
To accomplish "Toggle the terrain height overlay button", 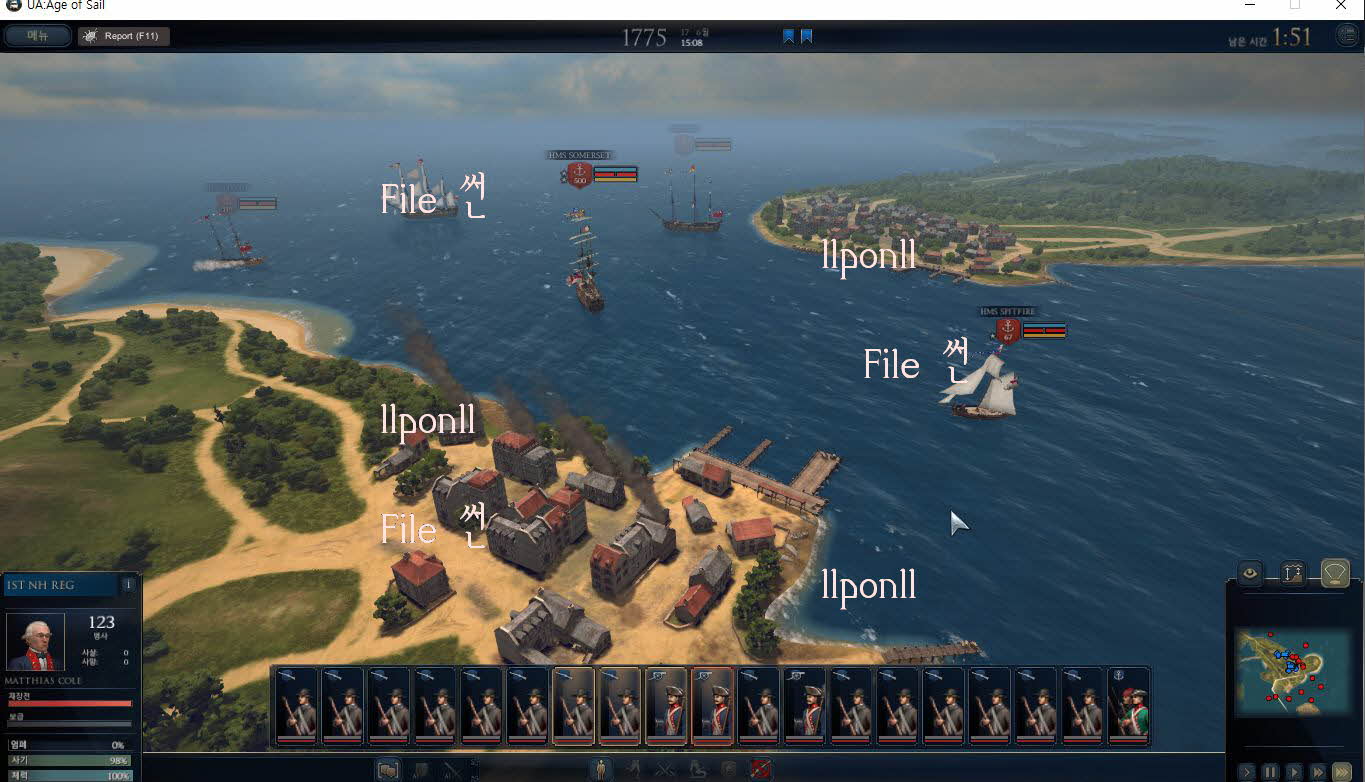I will (1292, 573).
